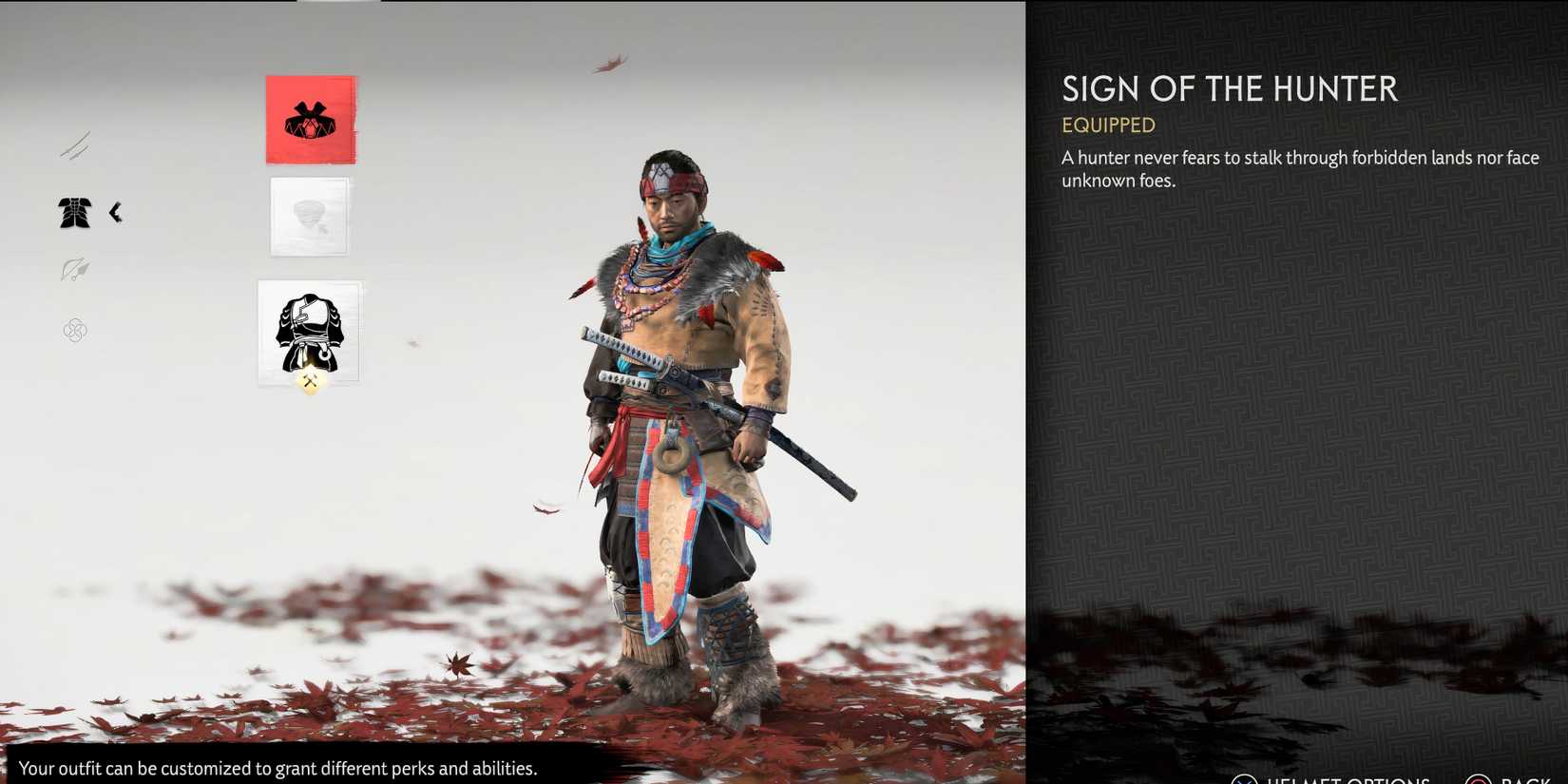Open the charms flower category icon

click(75, 330)
